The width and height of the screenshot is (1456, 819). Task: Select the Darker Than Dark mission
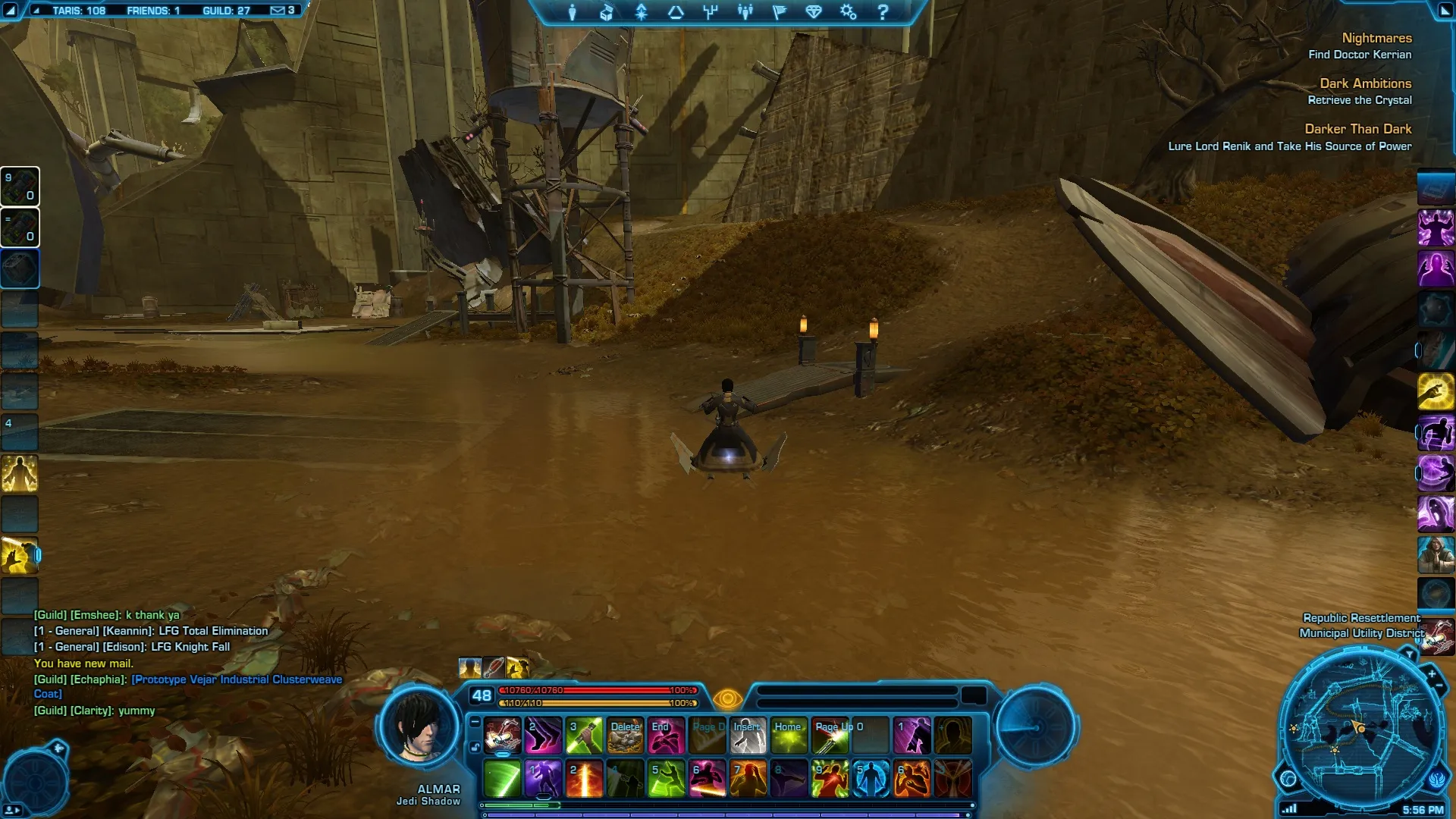point(1357,129)
